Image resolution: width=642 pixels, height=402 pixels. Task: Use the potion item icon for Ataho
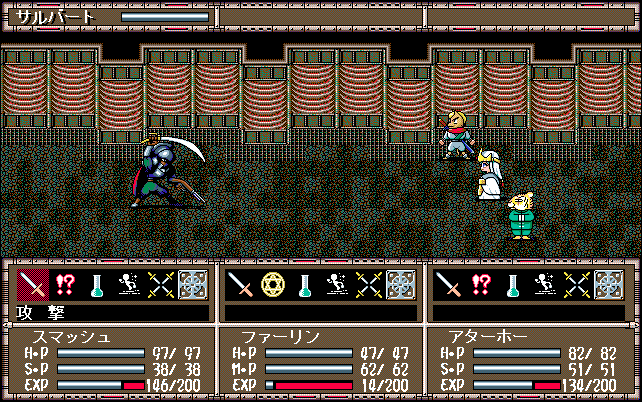pyautogui.click(x=512, y=286)
